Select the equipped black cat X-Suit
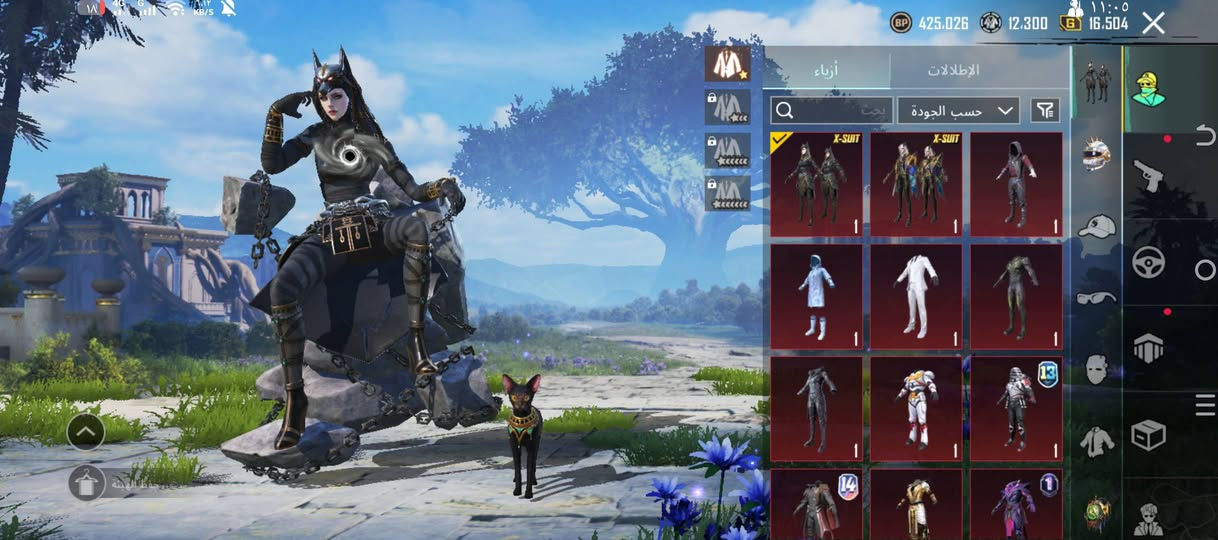1218x540 pixels. coord(816,184)
